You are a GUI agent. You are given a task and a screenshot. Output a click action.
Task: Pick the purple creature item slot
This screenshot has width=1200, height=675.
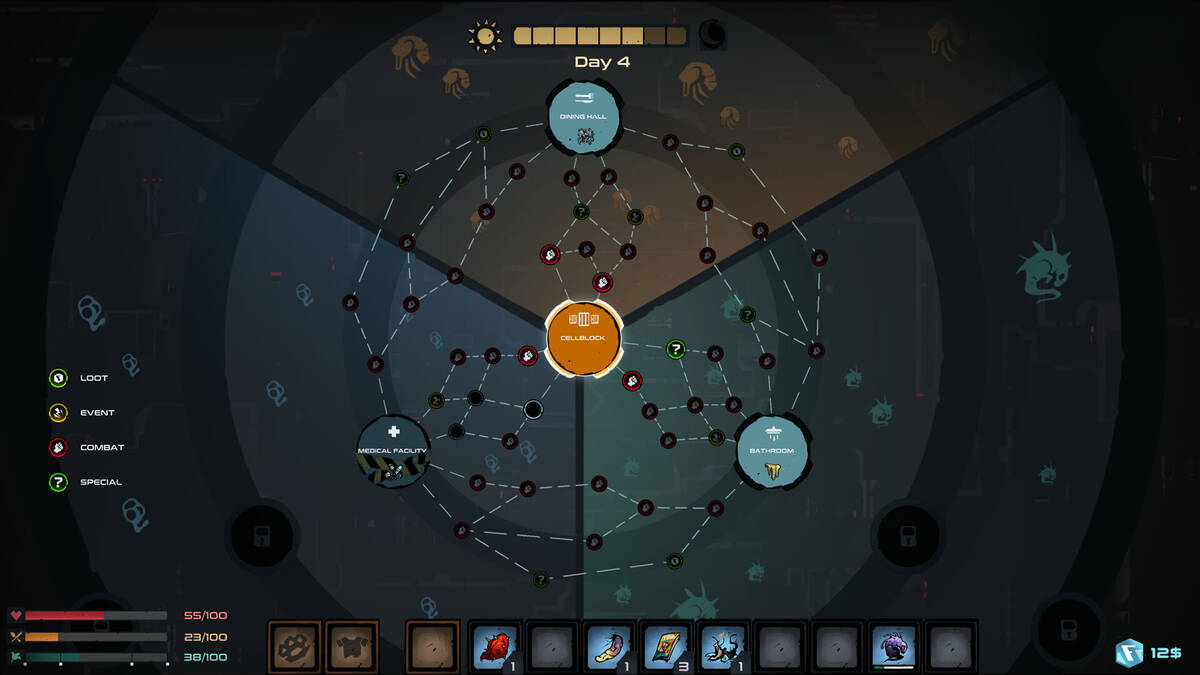pyautogui.click(x=894, y=646)
